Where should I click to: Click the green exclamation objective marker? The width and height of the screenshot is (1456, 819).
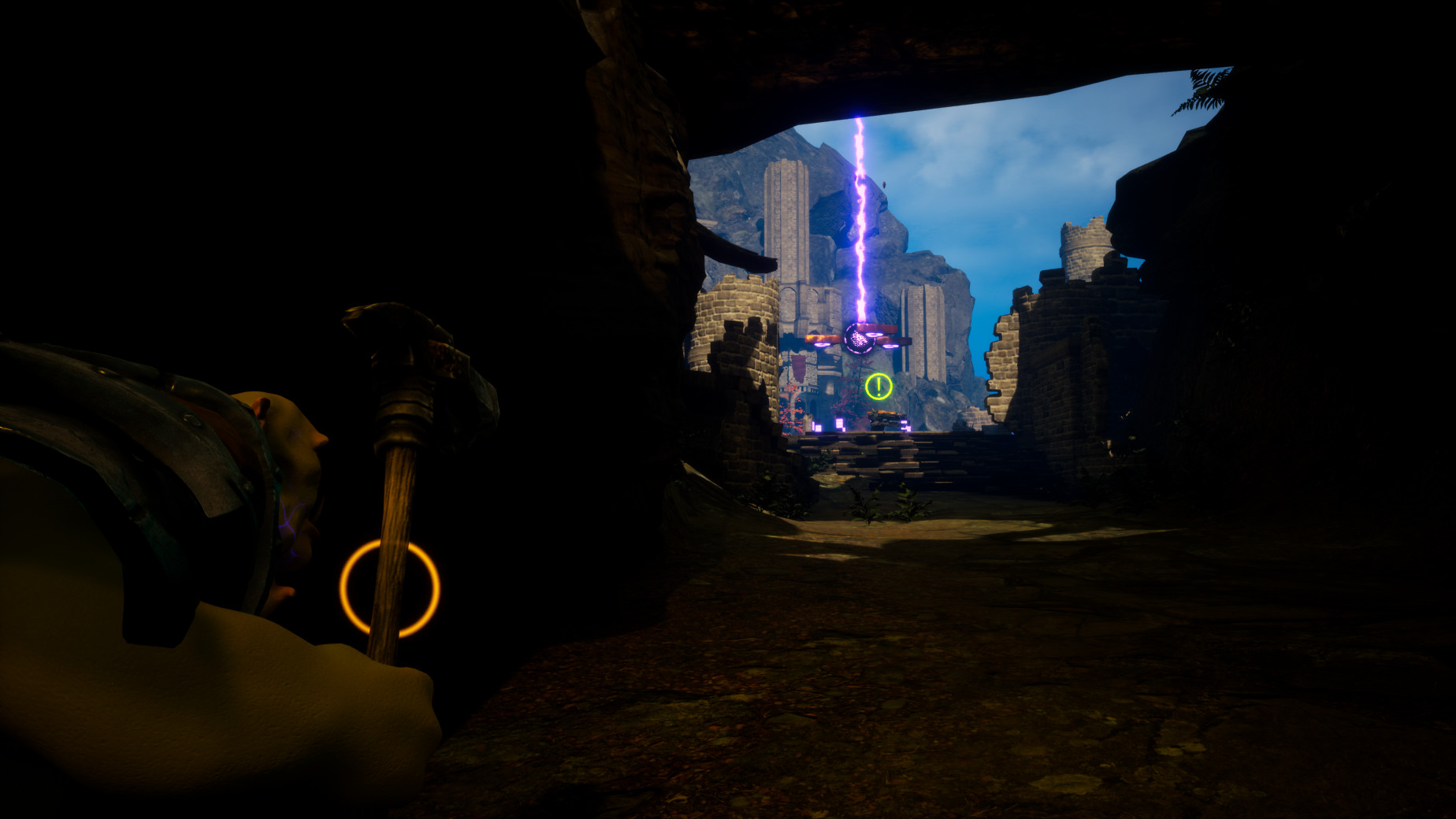(878, 386)
